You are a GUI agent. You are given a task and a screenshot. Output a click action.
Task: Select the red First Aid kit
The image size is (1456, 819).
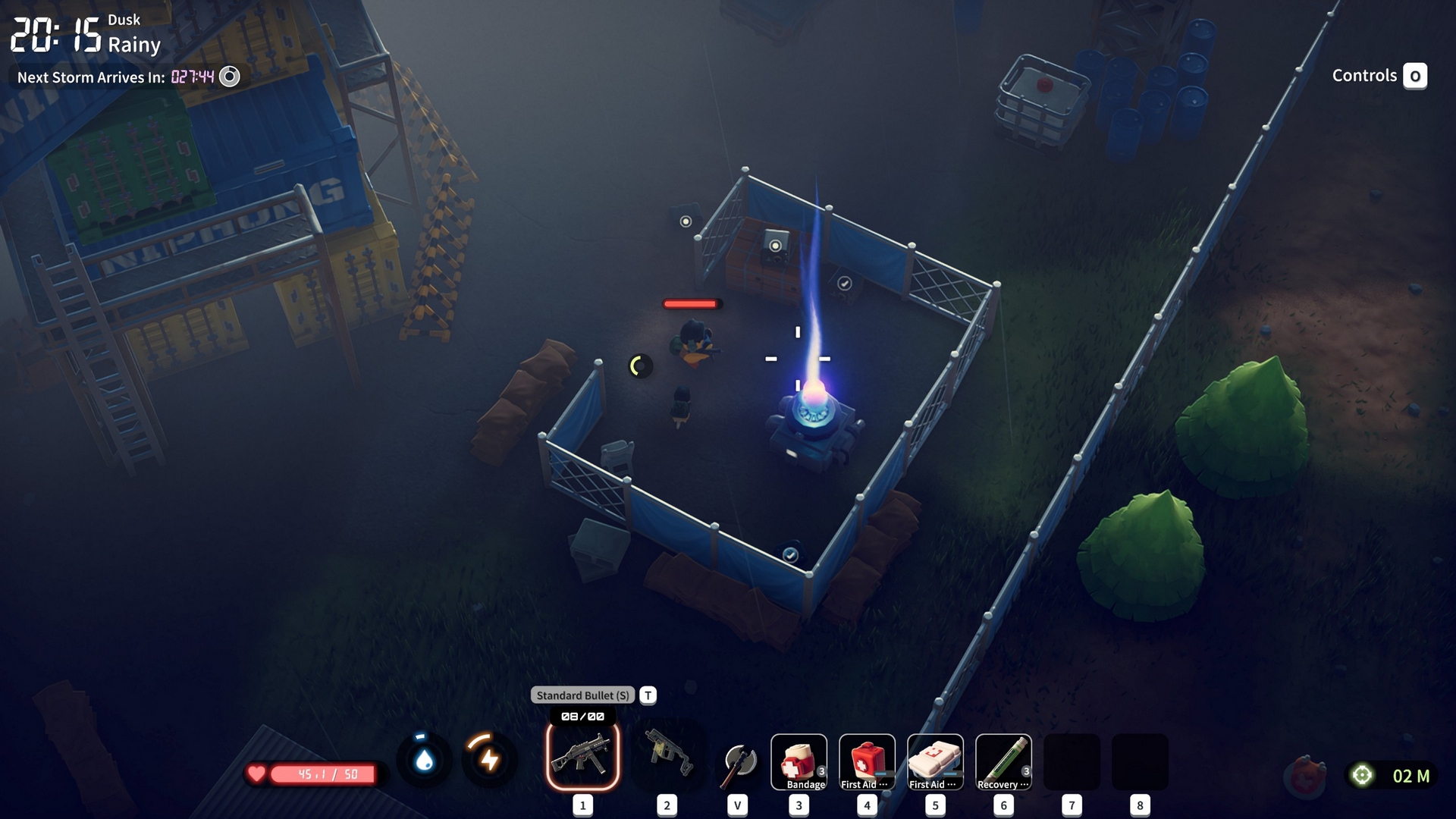pyautogui.click(x=867, y=761)
